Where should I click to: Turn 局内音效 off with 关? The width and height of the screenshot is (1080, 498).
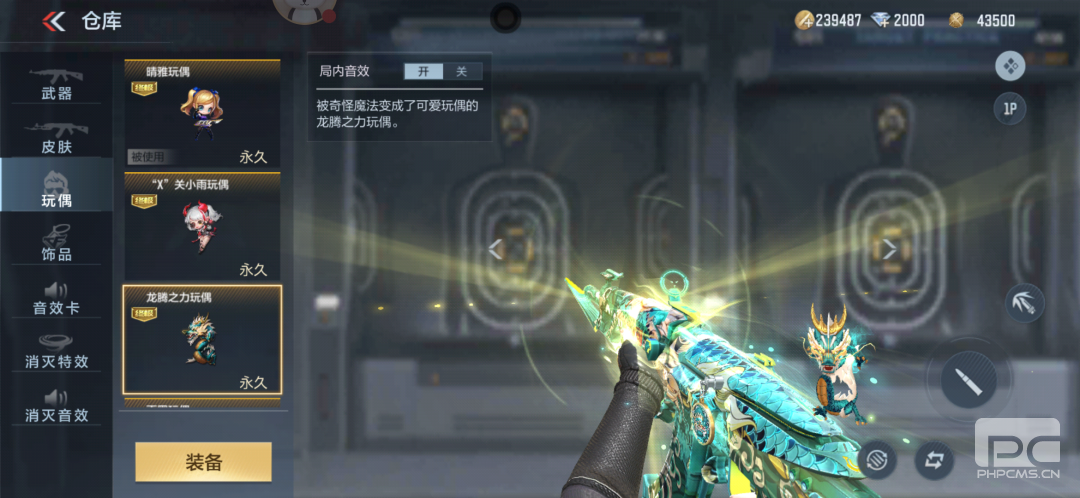tap(461, 71)
